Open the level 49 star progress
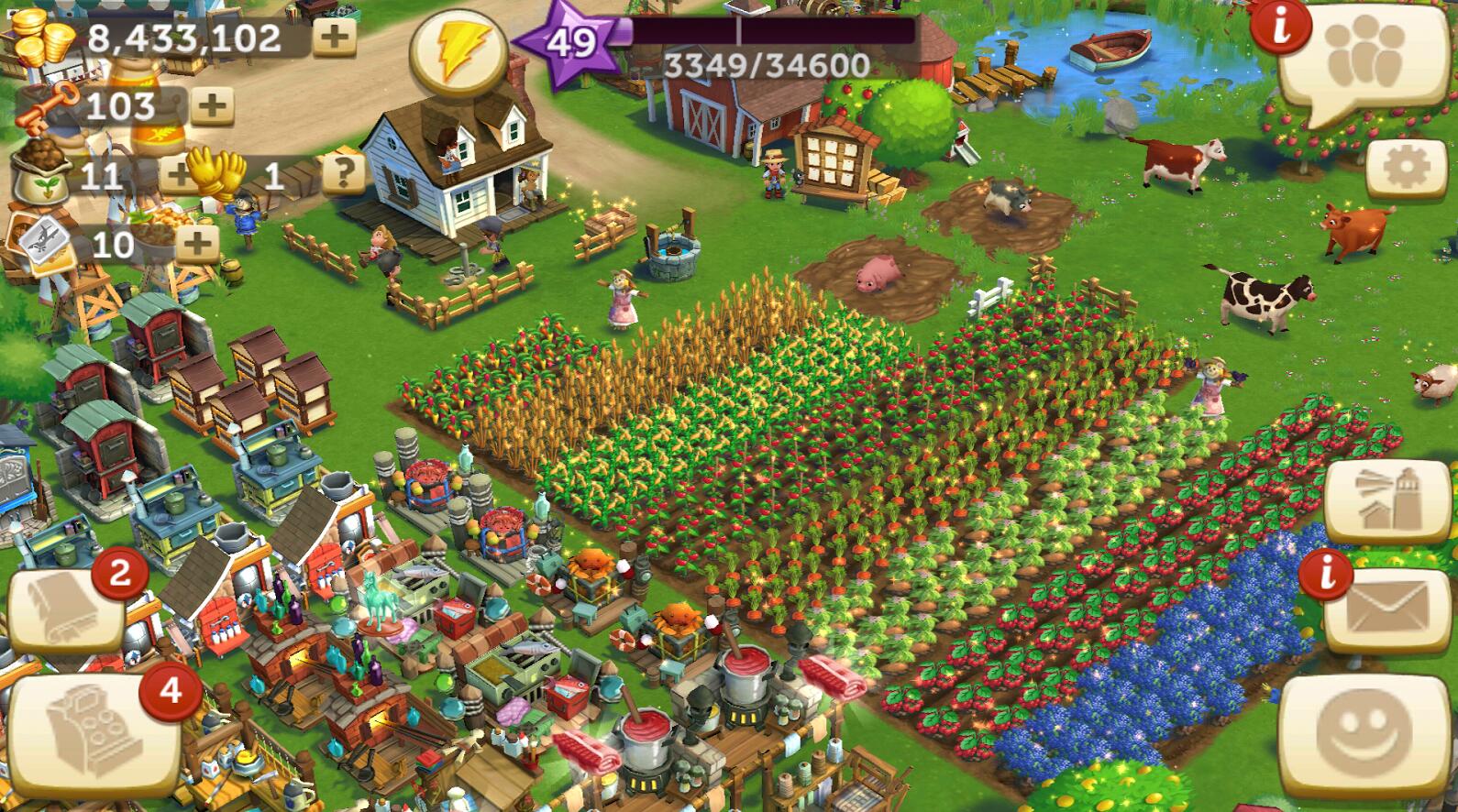 coord(570,41)
